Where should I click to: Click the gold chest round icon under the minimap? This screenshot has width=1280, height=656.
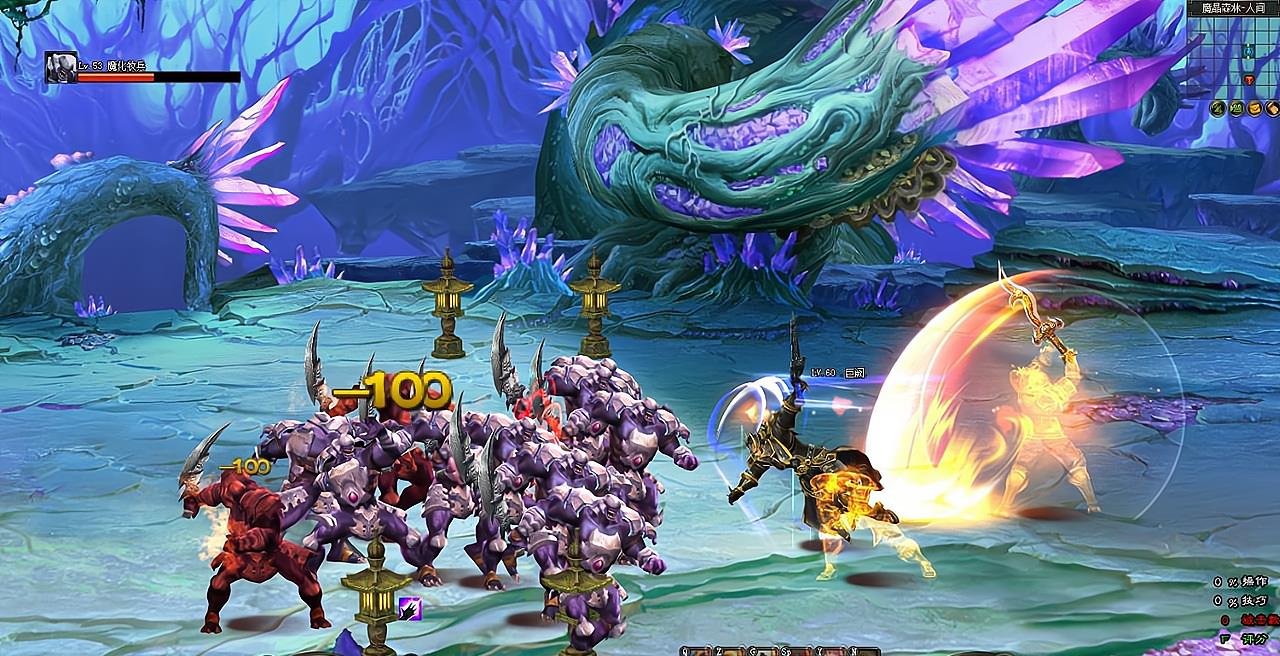click(1255, 108)
